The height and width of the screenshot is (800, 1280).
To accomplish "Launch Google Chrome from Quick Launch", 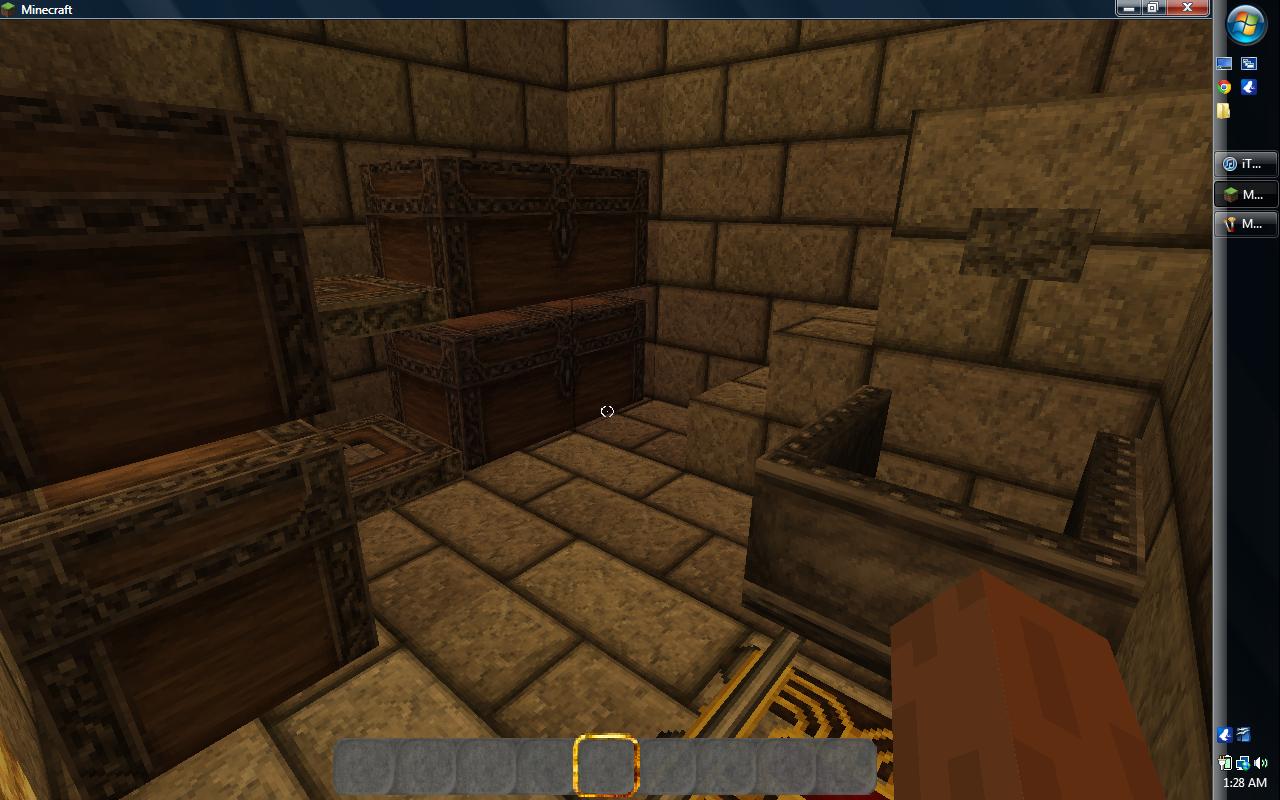I will point(1222,88).
